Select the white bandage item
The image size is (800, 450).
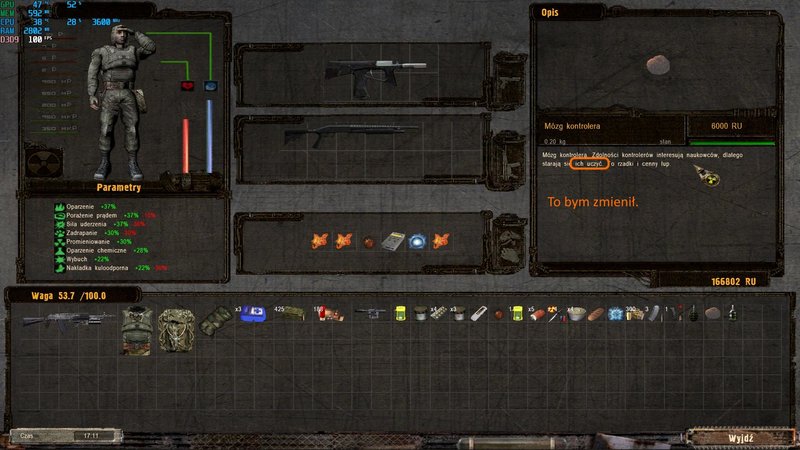pyautogui.click(x=478, y=313)
